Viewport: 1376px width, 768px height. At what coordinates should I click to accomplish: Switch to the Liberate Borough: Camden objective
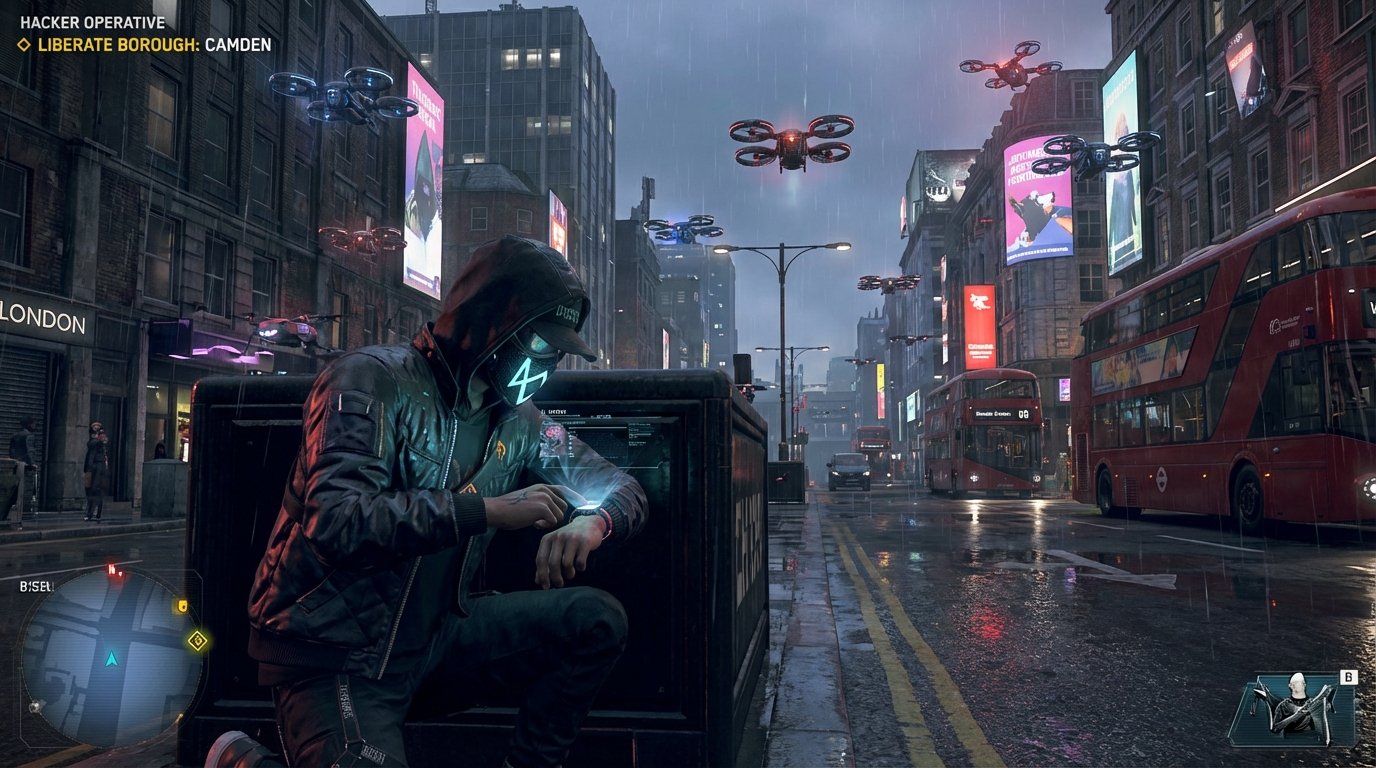pyautogui.click(x=152, y=45)
